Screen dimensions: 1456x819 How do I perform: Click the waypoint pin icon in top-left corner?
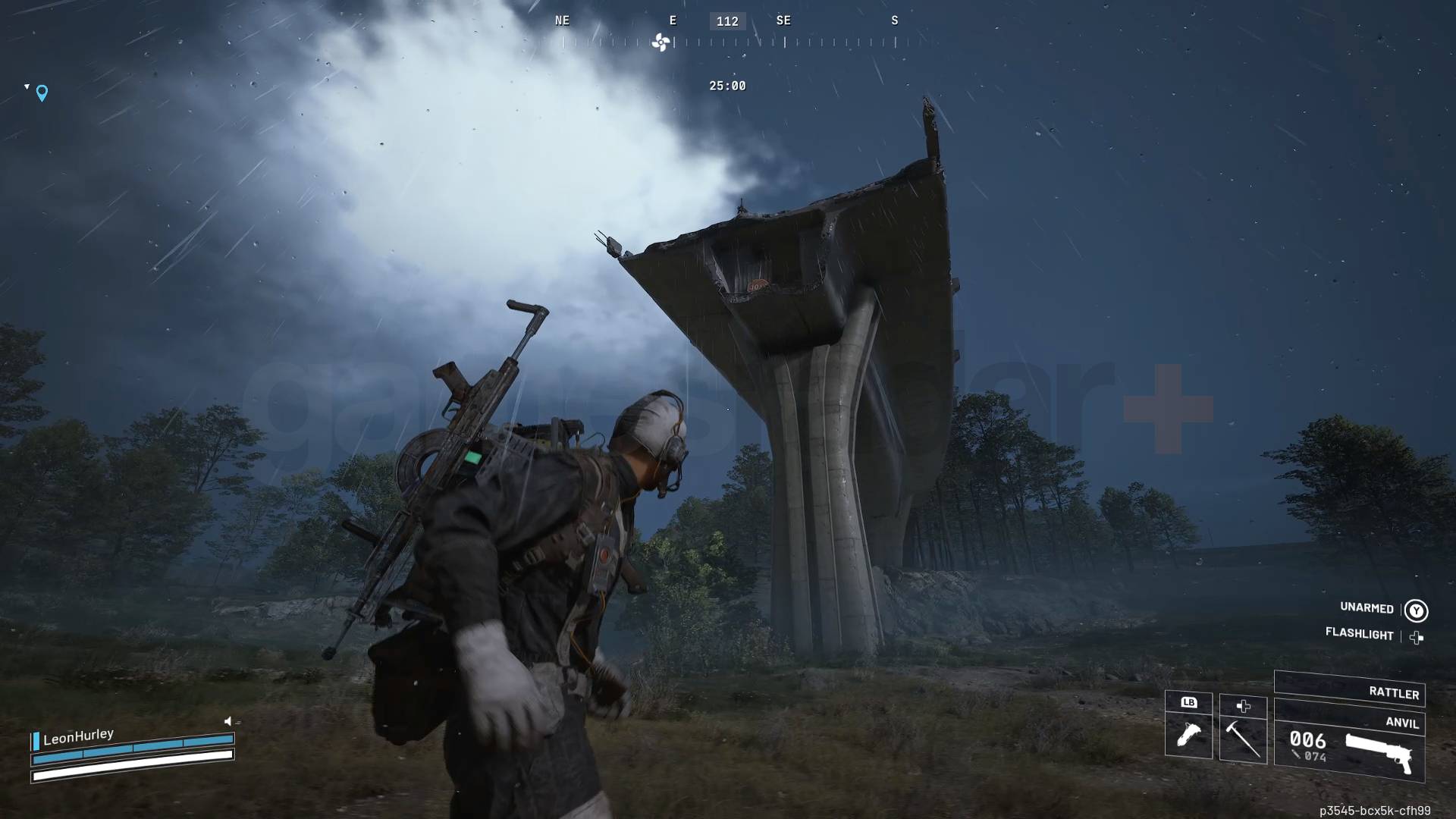pos(42,93)
